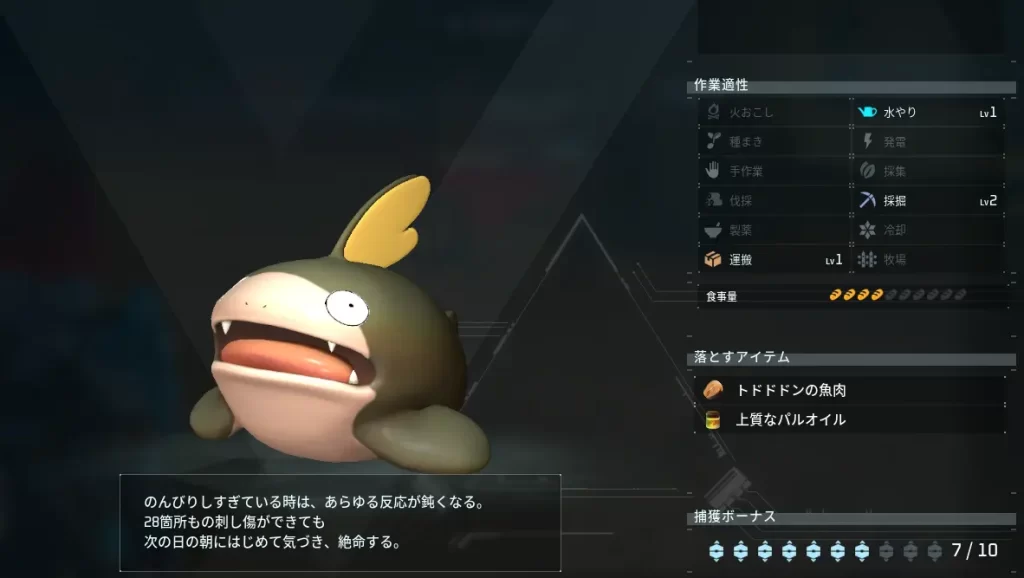
Task: Click the 発電 electricity work entry
Action: [x=927, y=141]
